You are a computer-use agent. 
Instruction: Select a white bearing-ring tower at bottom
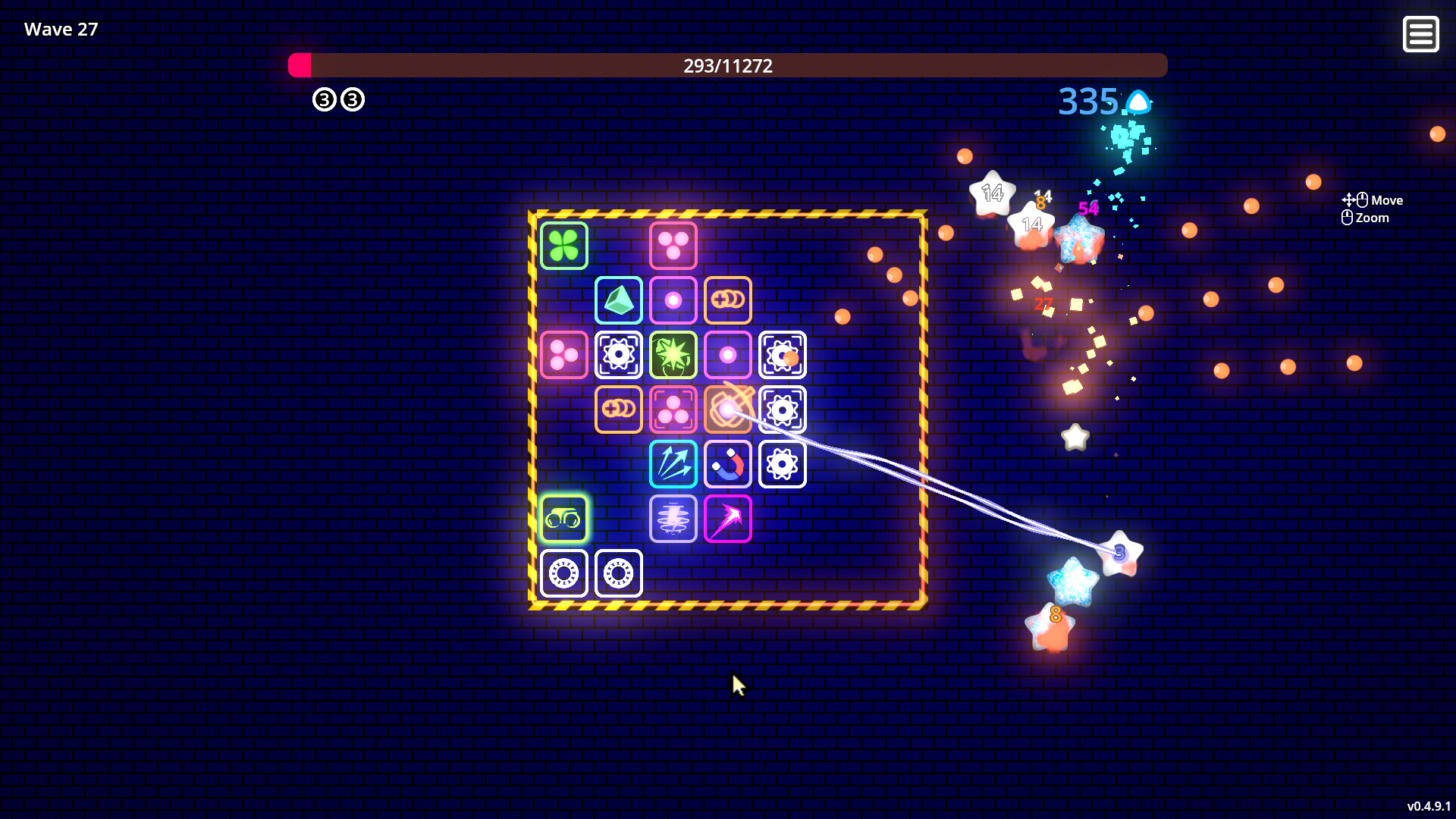pyautogui.click(x=563, y=573)
